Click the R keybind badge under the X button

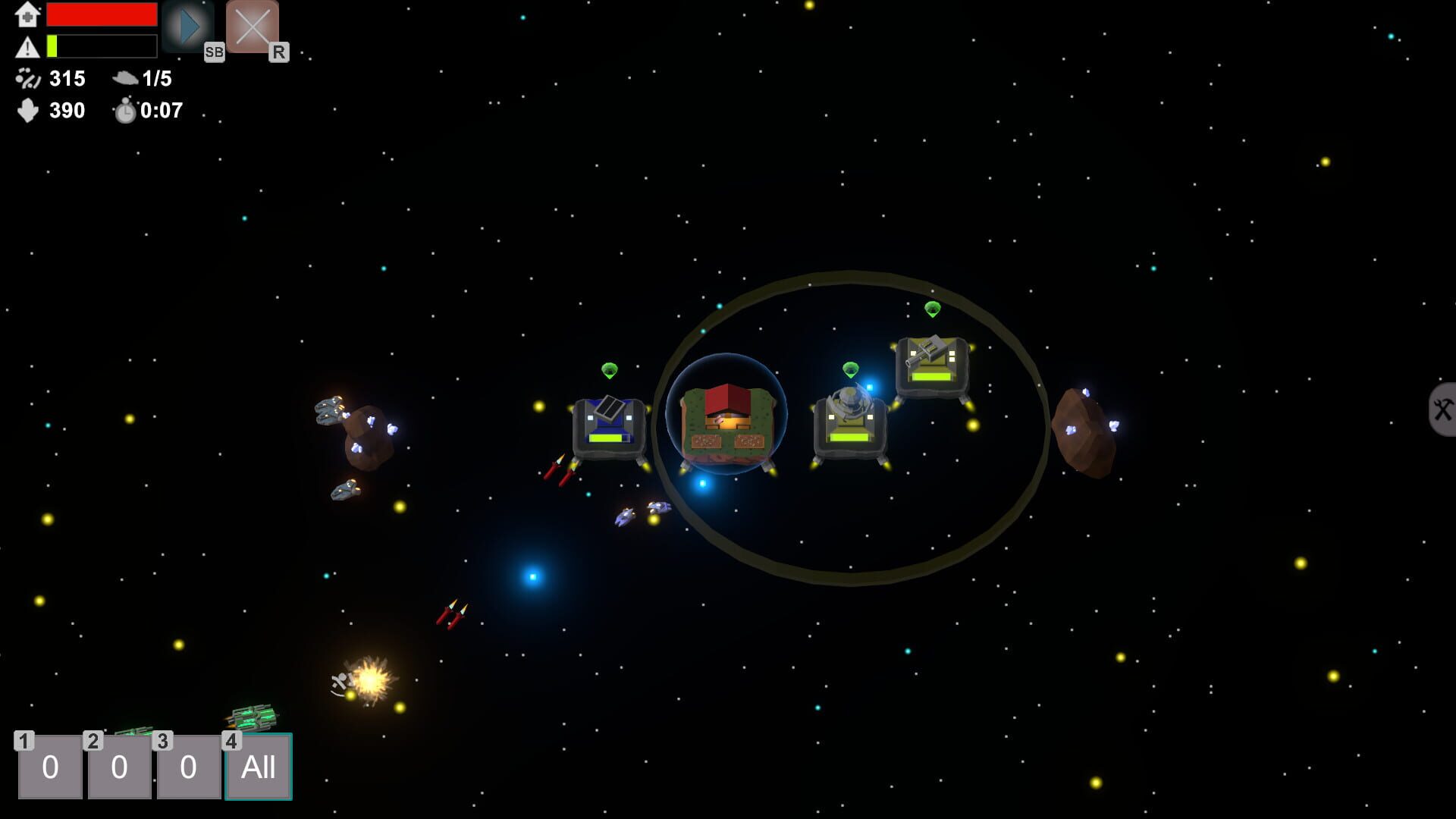point(280,52)
